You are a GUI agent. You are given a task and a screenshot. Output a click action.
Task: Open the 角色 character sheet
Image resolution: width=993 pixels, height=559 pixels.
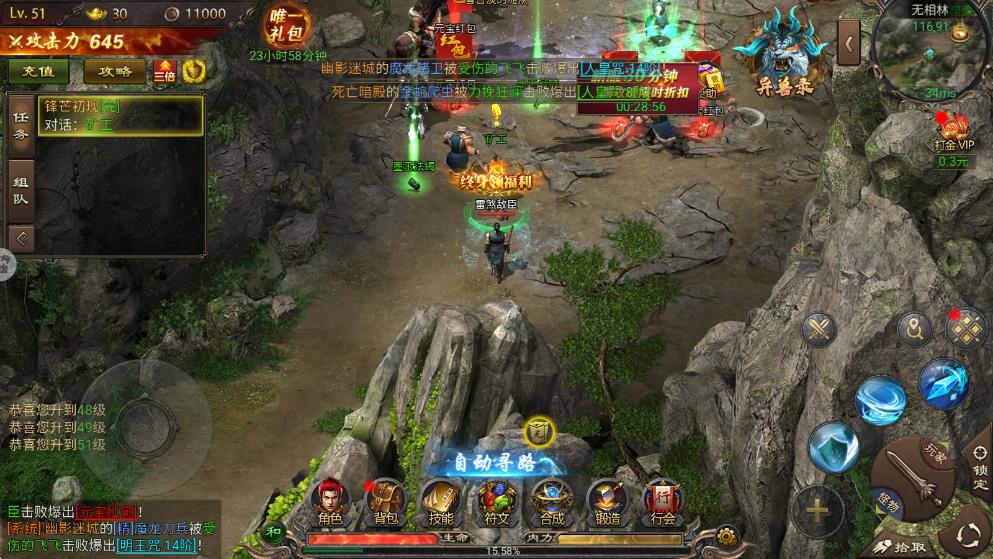coord(330,501)
